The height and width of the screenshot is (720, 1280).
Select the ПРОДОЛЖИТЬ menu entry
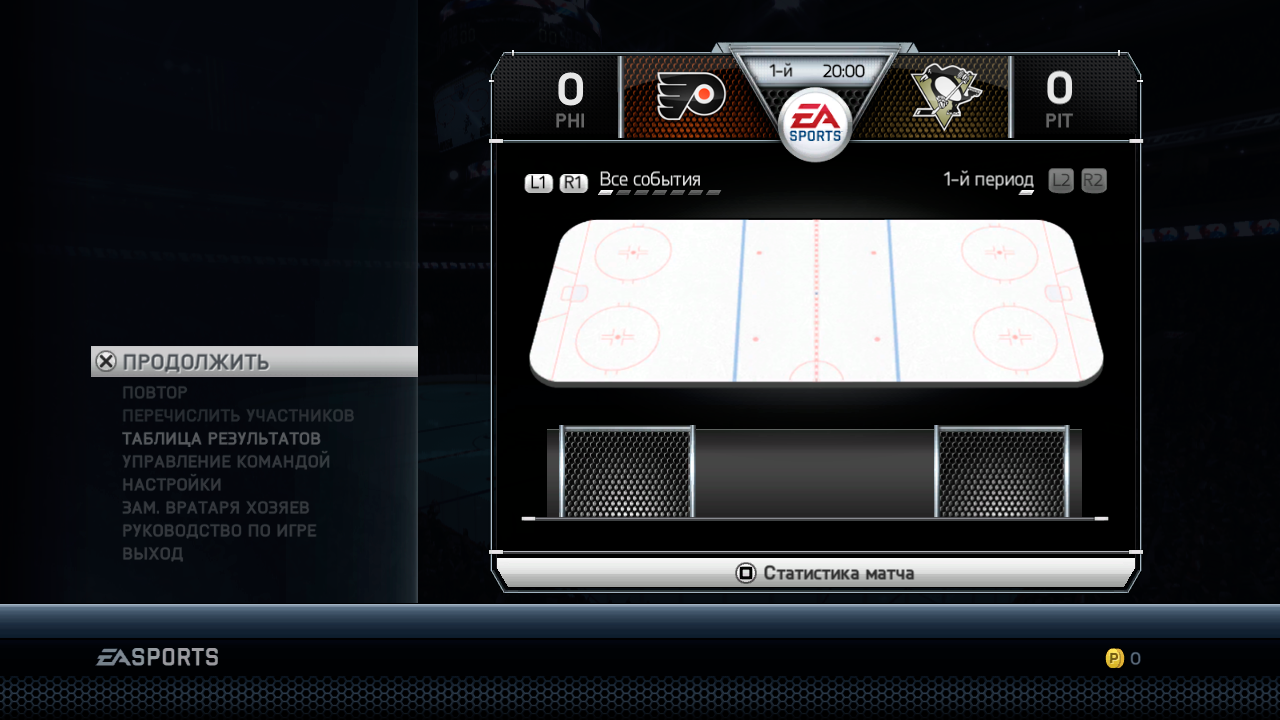click(x=196, y=362)
